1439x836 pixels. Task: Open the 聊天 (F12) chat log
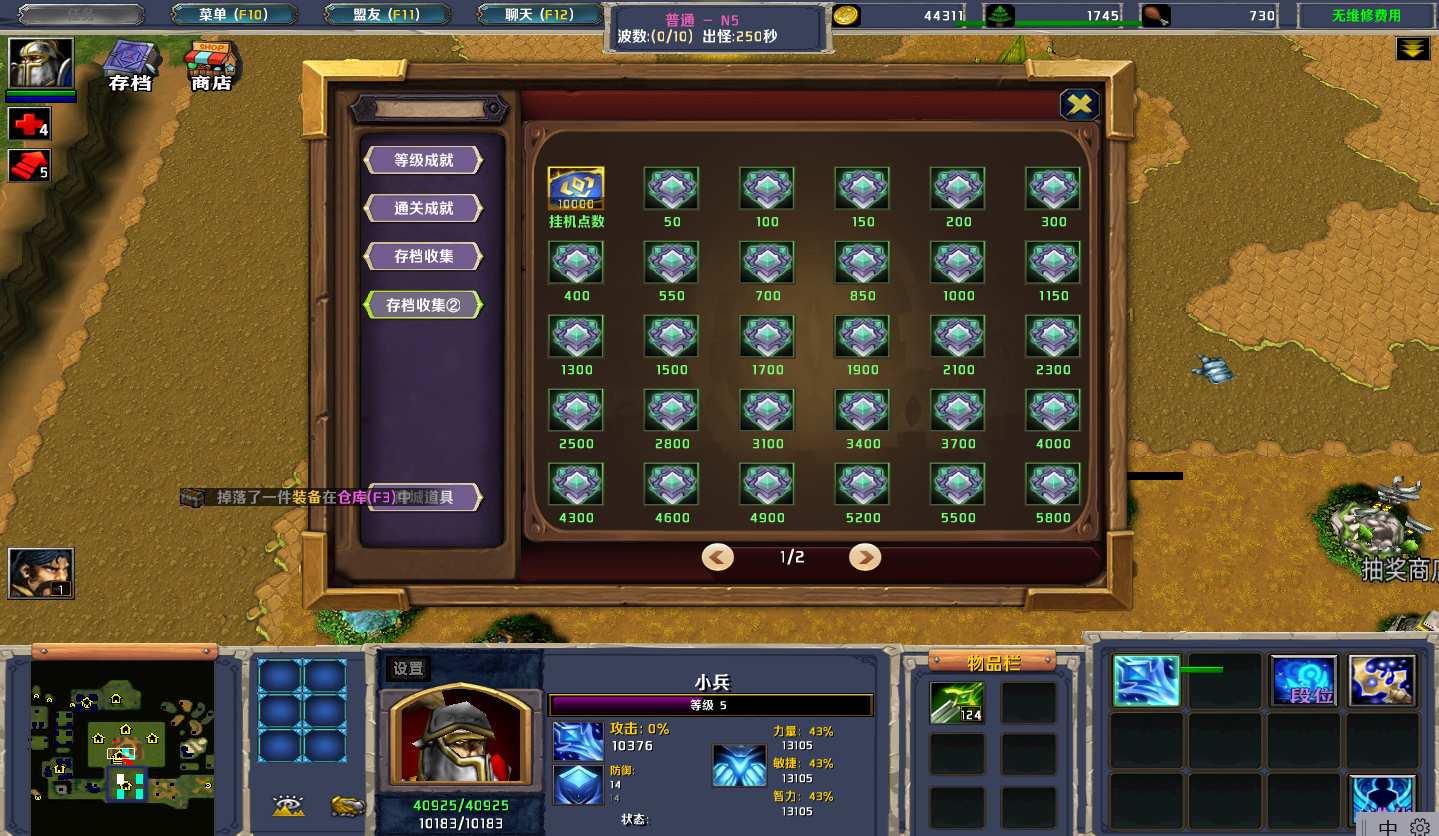(538, 15)
